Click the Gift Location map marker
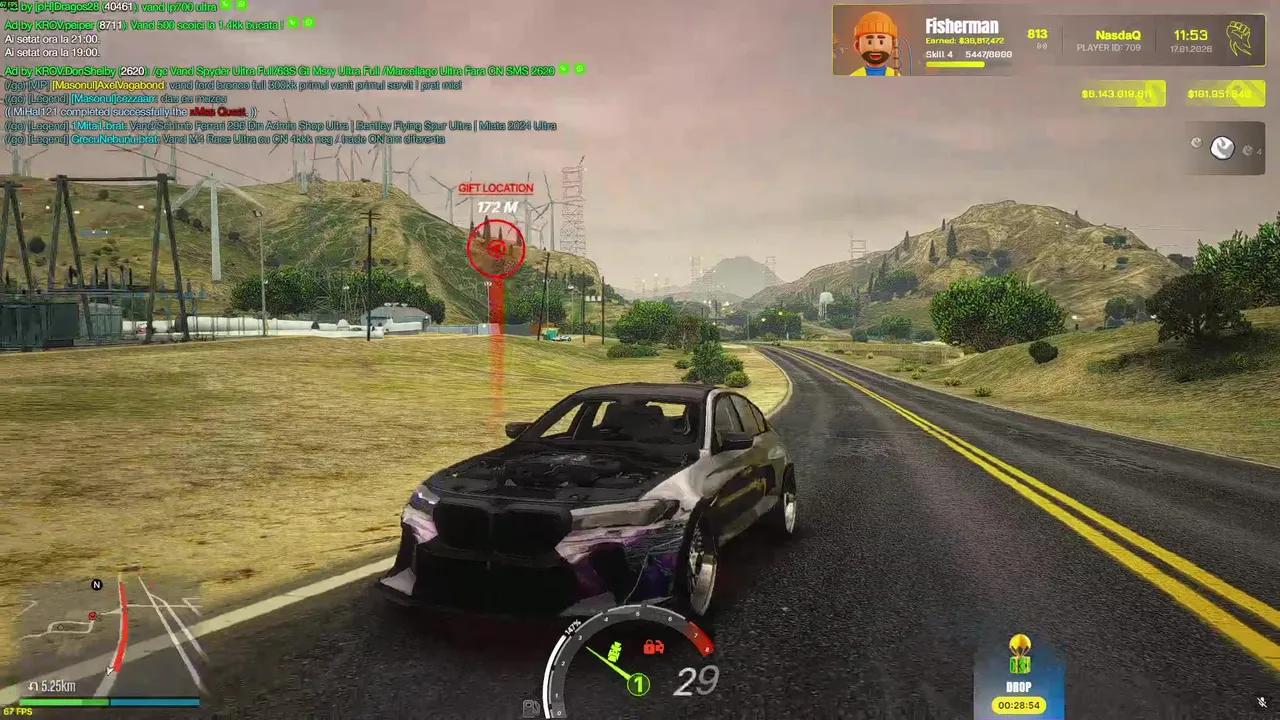 [x=495, y=247]
